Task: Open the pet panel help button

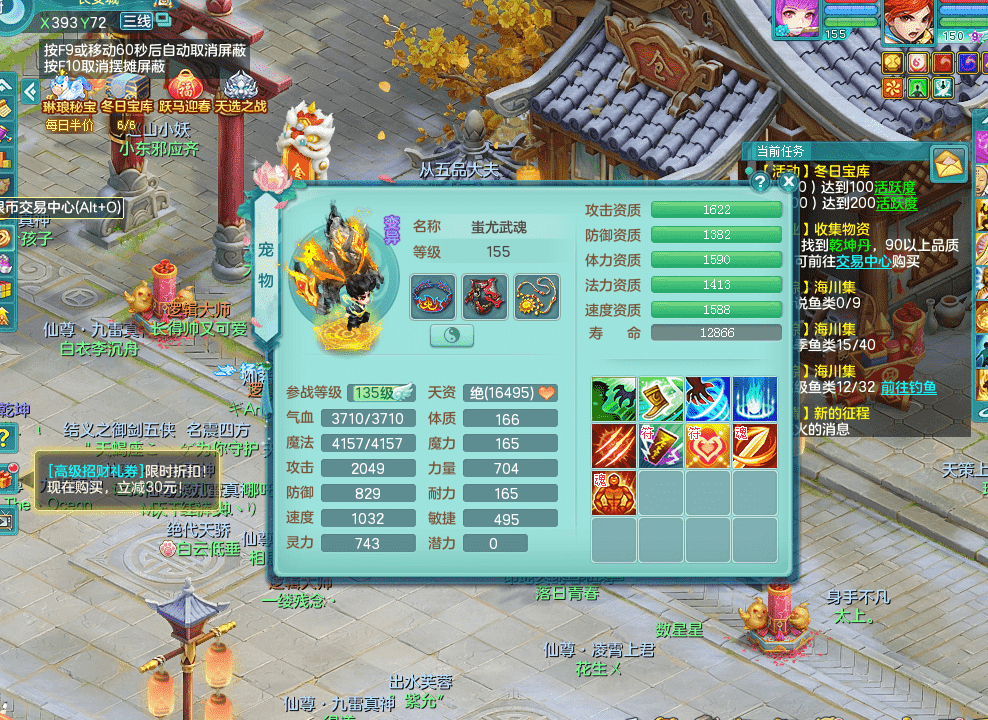Action: coord(761,182)
